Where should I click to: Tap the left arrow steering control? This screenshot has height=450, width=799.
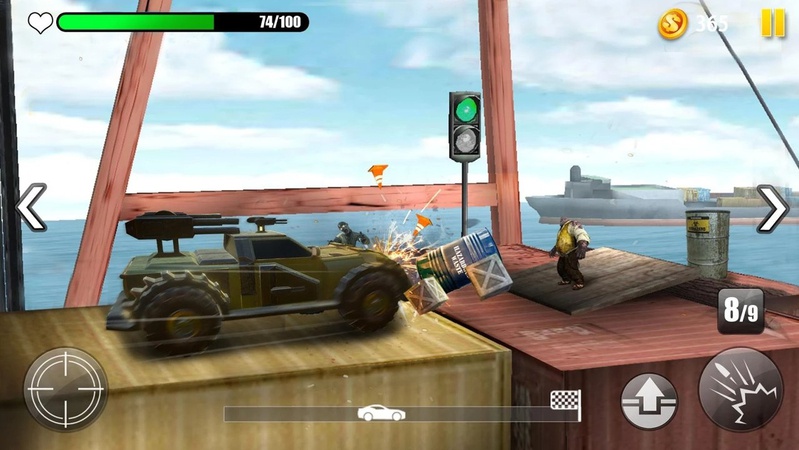pos(31,207)
